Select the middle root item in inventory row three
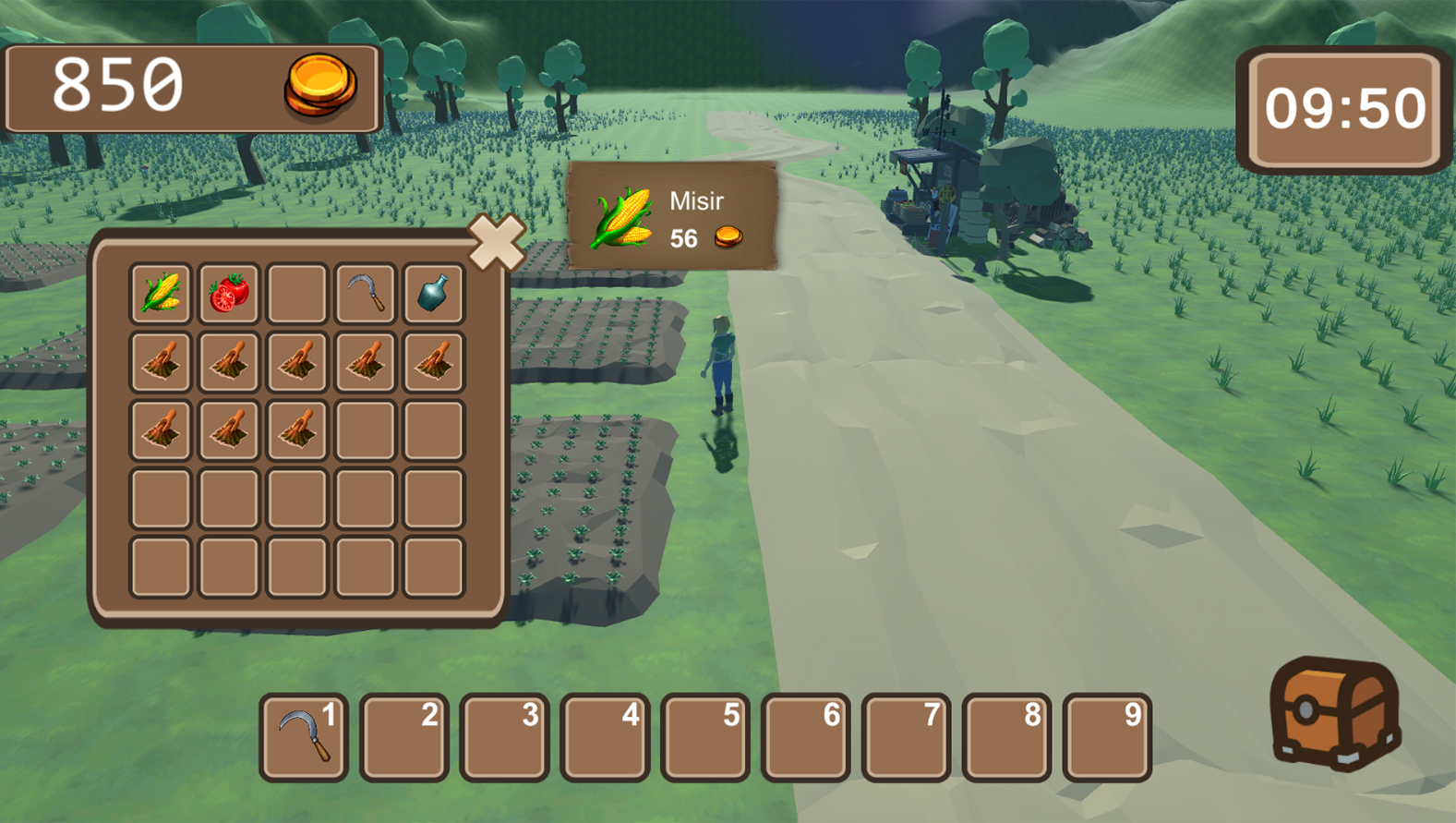This screenshot has height=823, width=1456. [228, 429]
